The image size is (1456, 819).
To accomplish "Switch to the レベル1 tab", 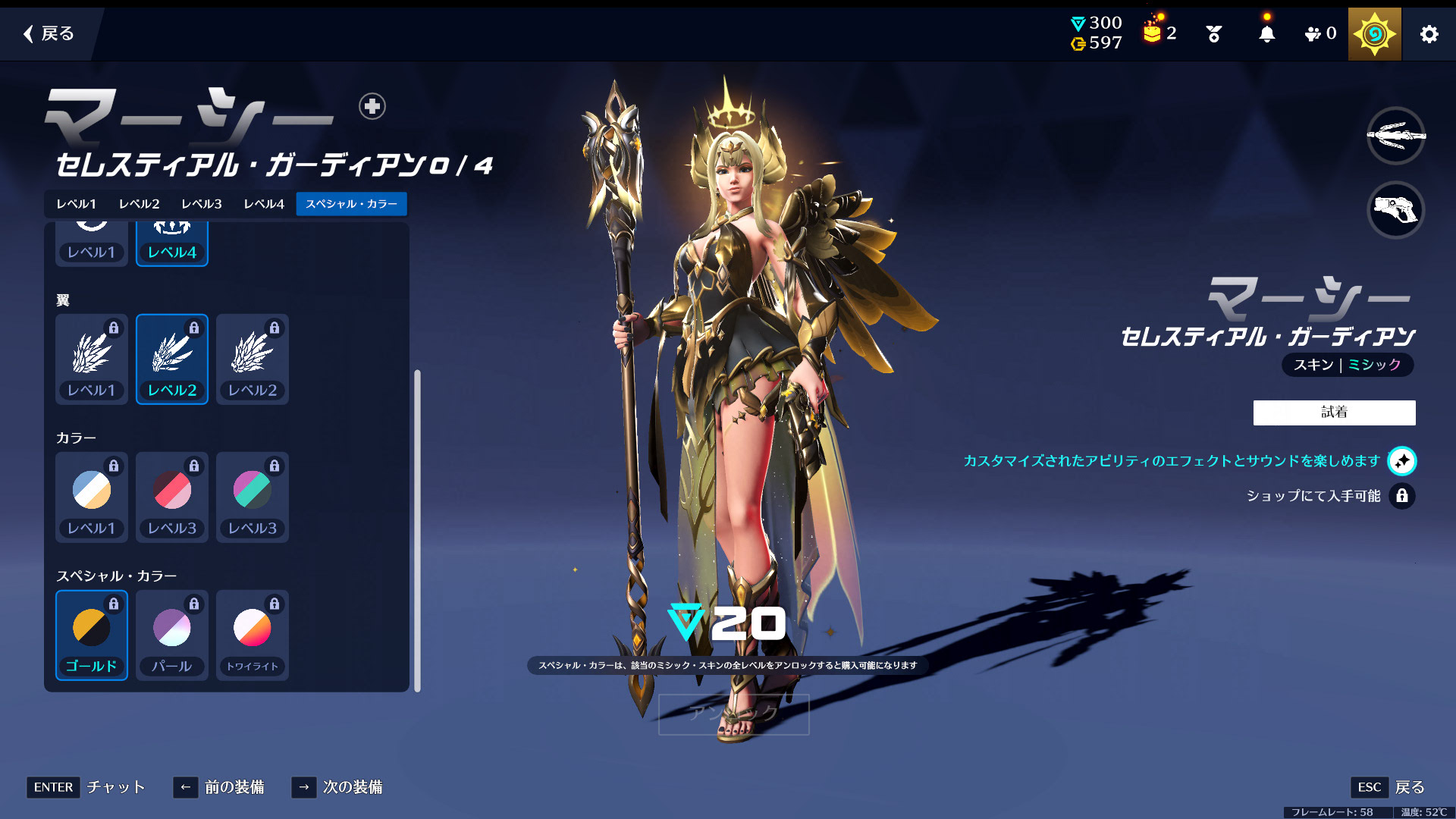I will coord(76,204).
